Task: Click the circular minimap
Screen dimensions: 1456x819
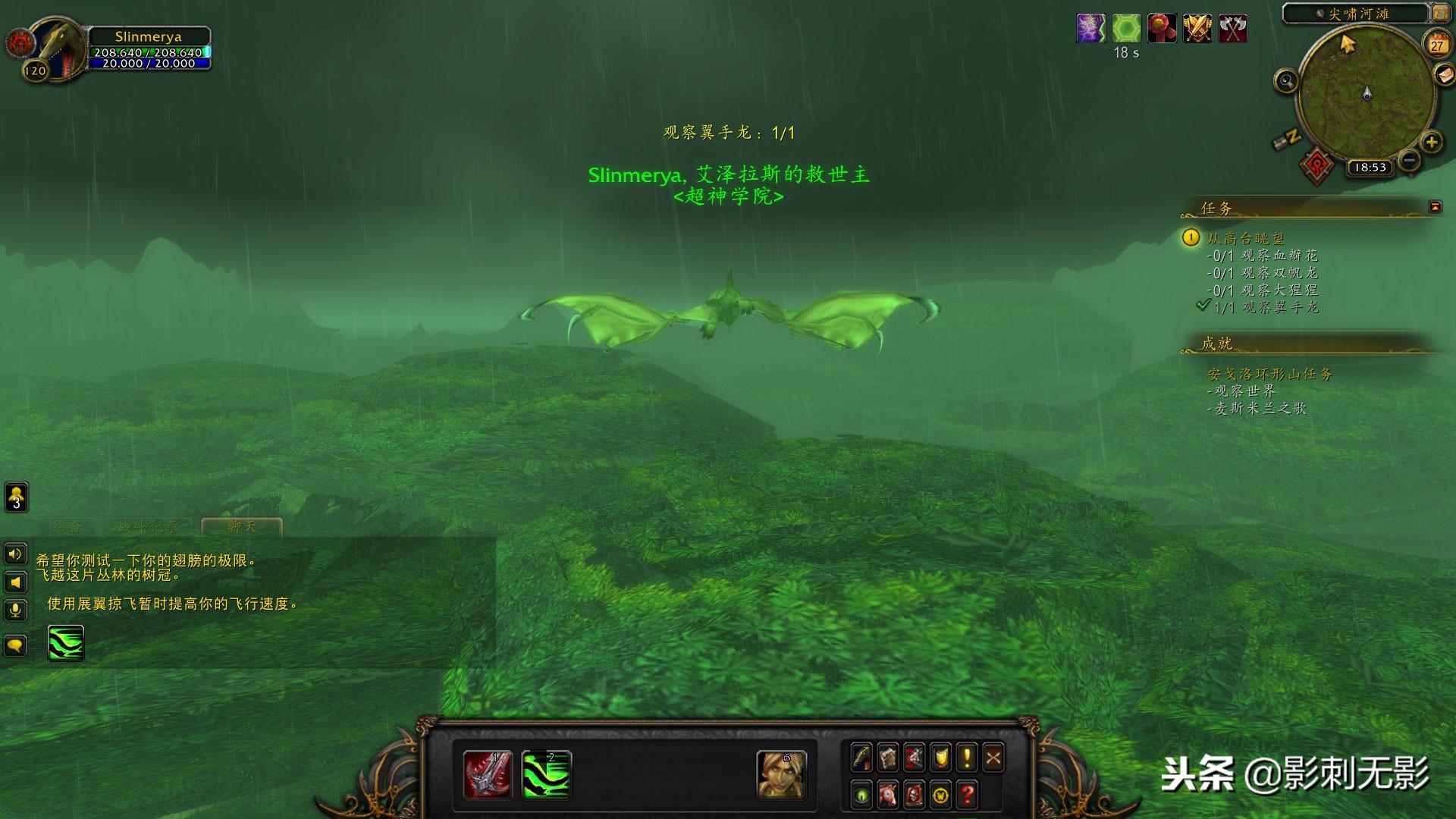Action: point(1367,94)
